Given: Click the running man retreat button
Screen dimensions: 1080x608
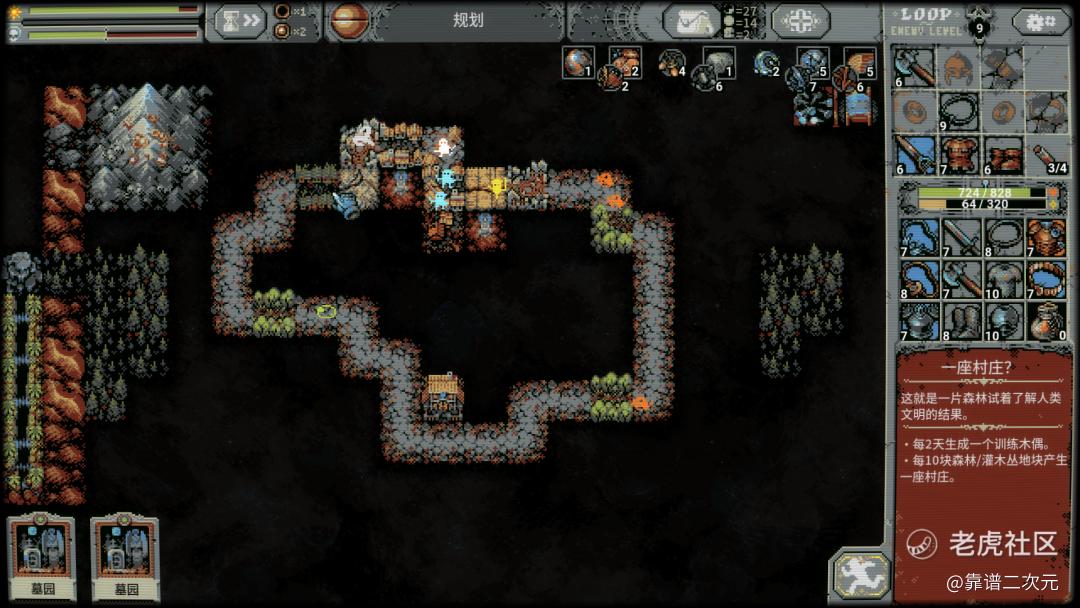Looking at the screenshot, I should (860, 575).
